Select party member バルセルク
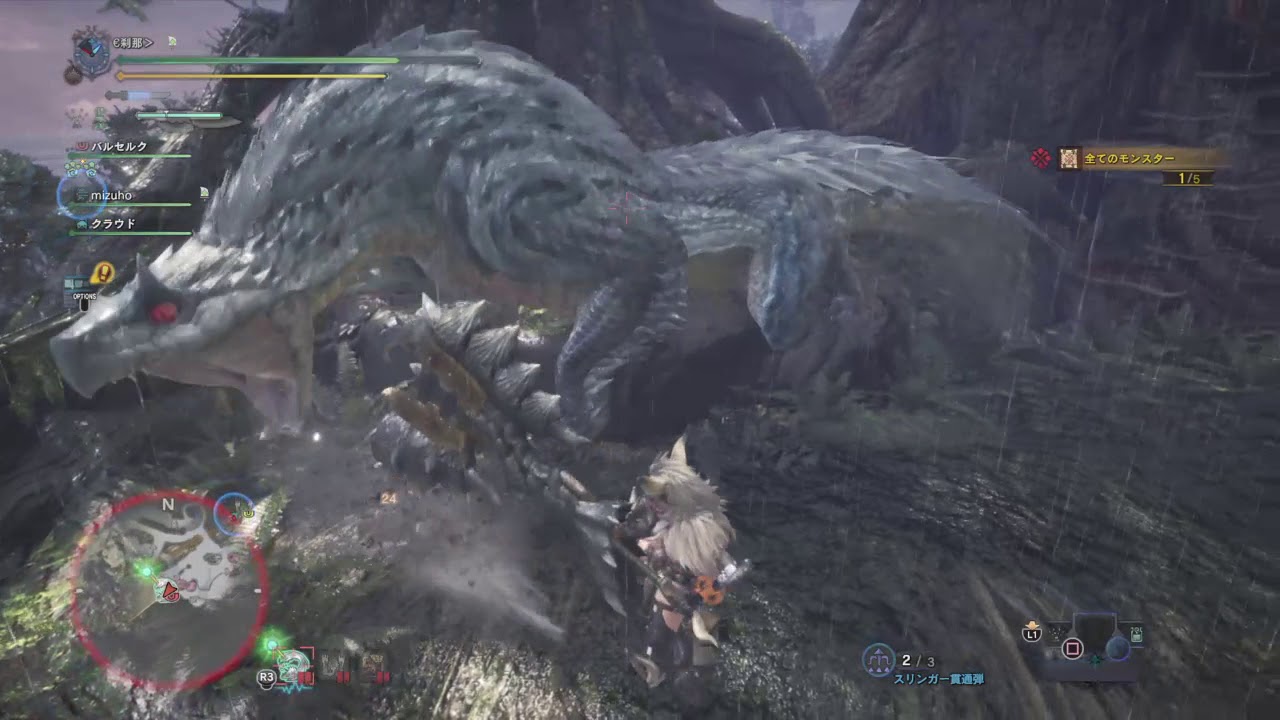 coord(120,147)
